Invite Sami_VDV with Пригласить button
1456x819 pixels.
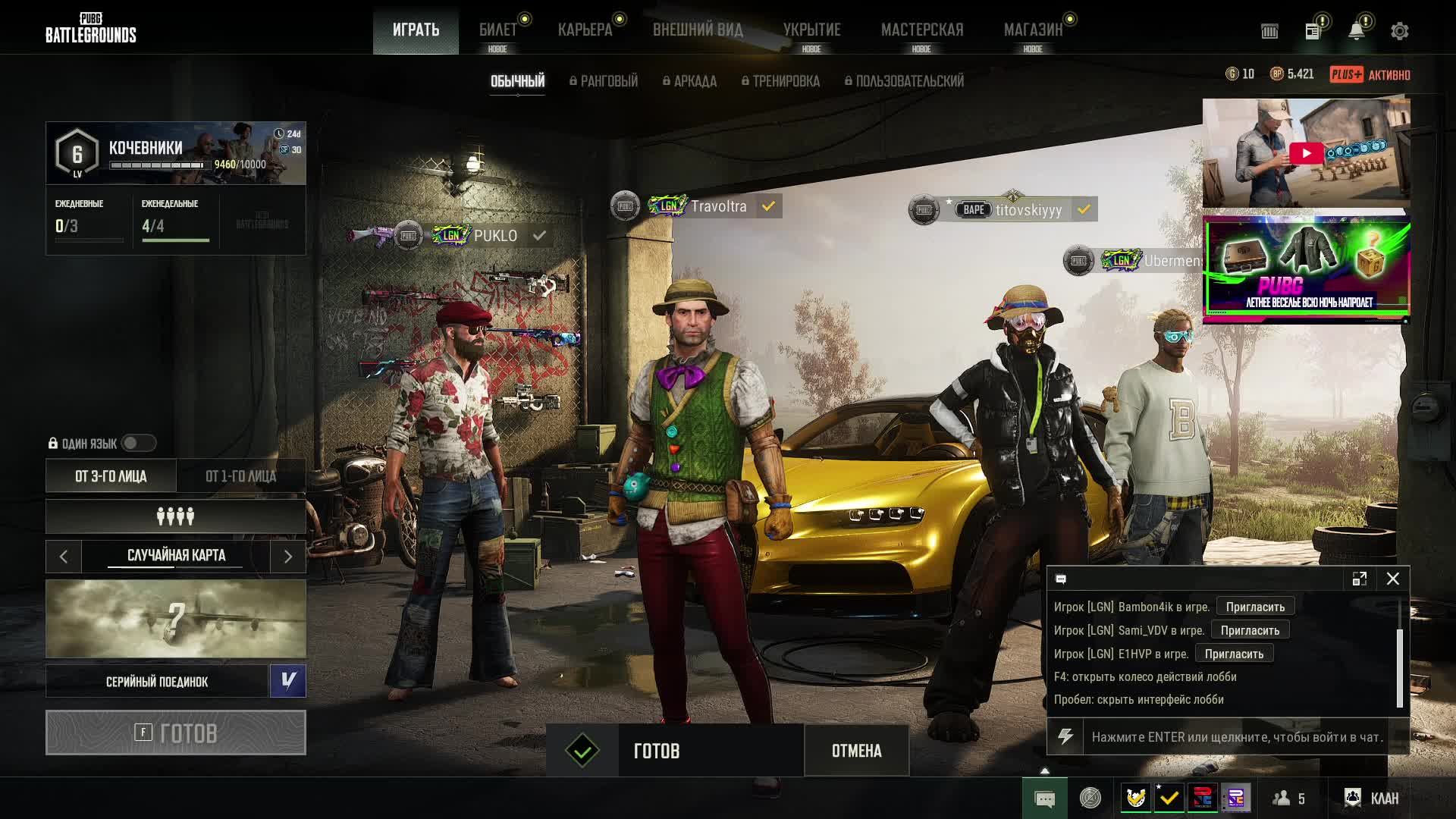(1250, 630)
